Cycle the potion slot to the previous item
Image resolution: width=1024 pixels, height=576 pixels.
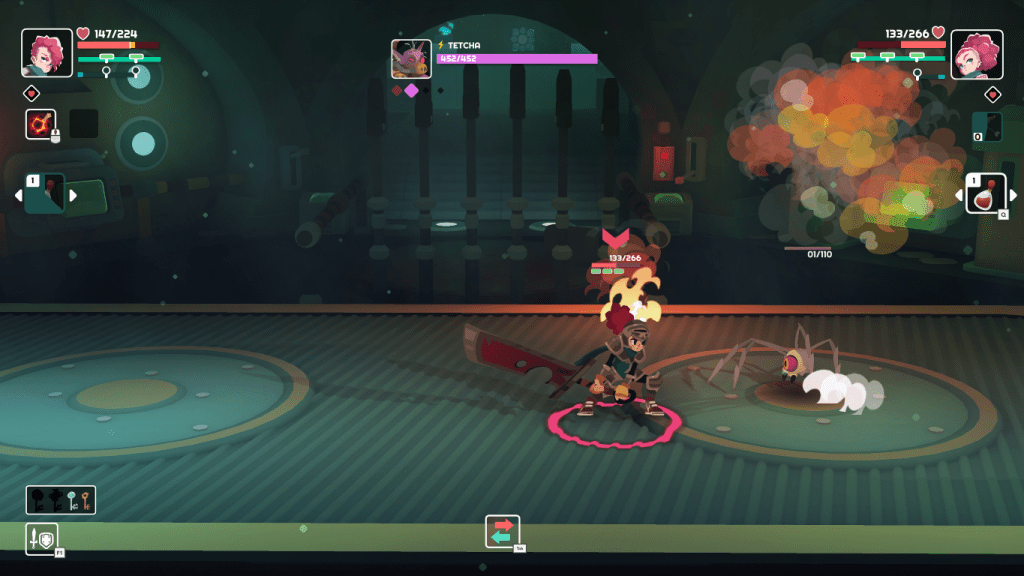957,195
